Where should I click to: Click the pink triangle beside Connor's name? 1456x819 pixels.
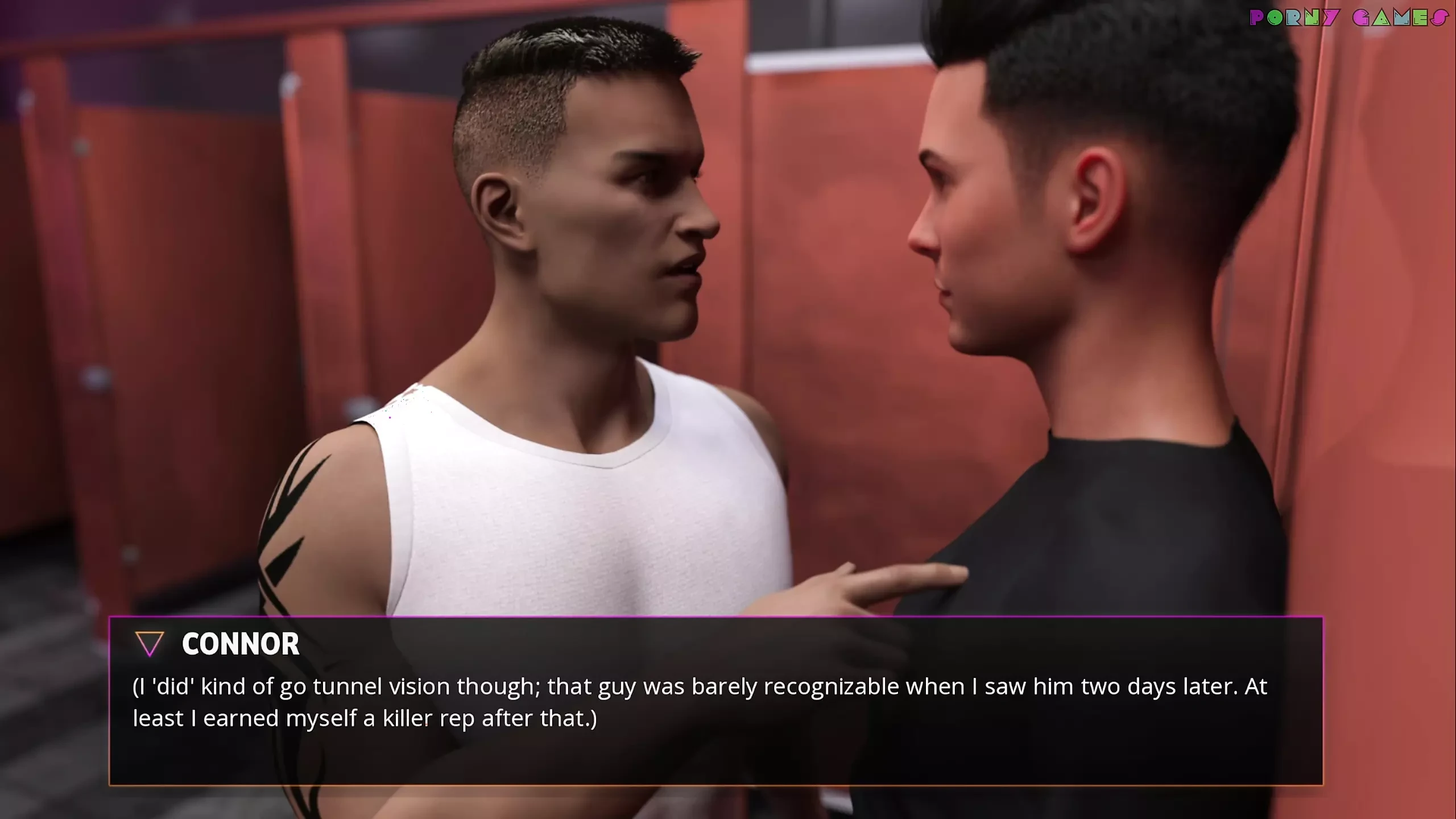pyautogui.click(x=150, y=644)
